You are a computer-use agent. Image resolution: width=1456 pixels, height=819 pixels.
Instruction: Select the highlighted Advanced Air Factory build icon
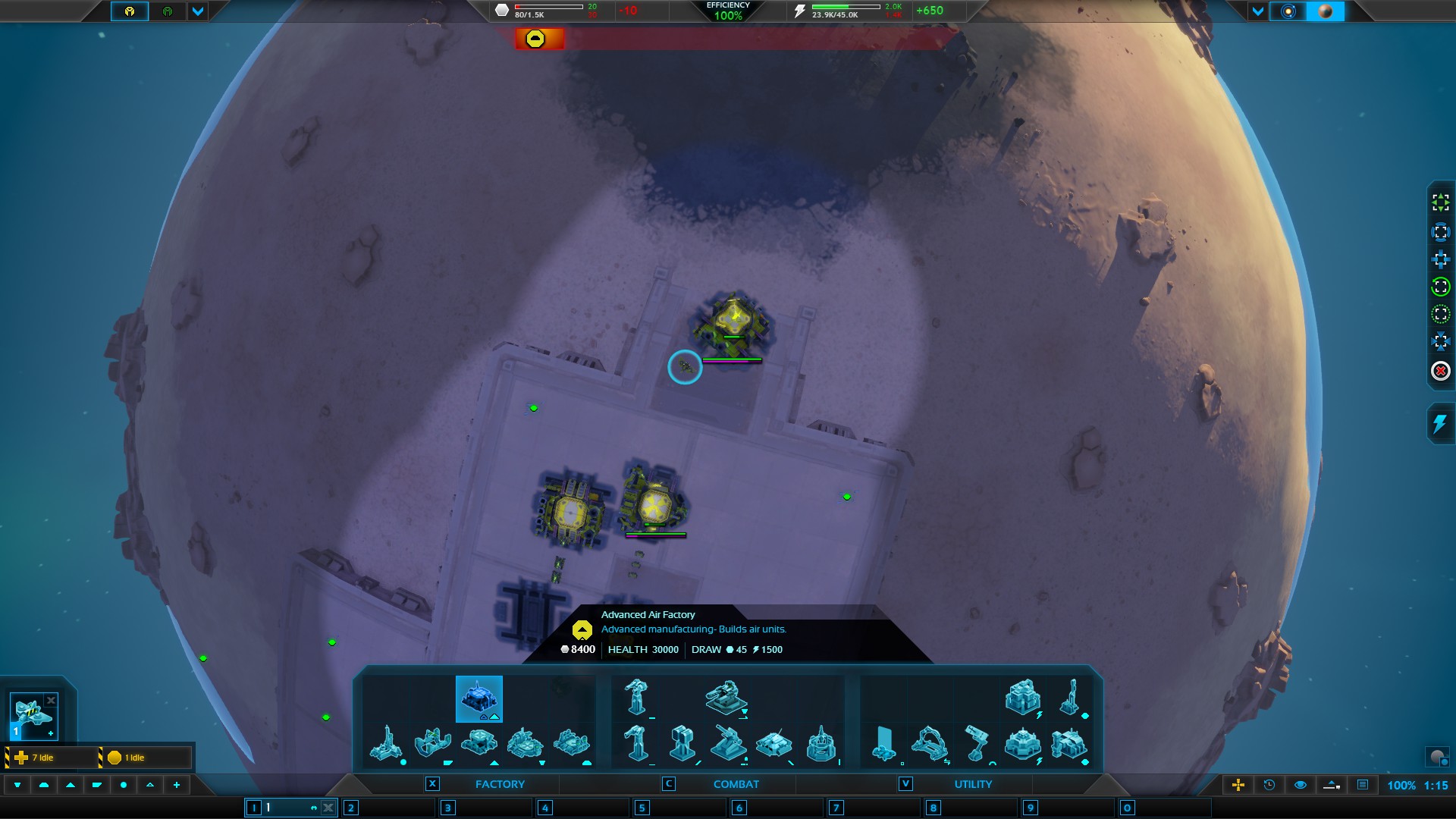pyautogui.click(x=479, y=698)
